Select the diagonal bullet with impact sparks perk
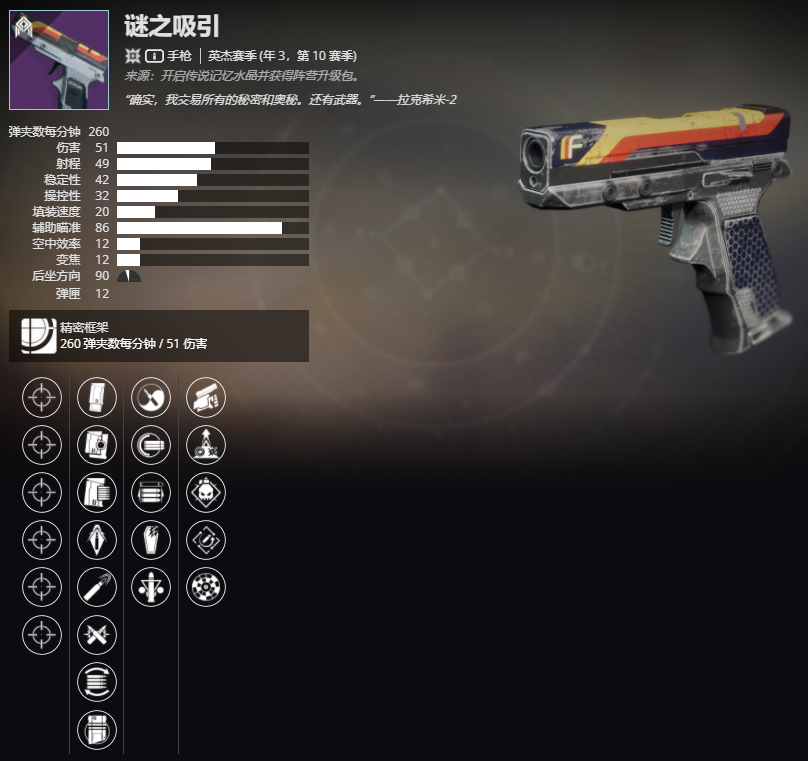Viewport: 808px width, 761px height. click(97, 587)
